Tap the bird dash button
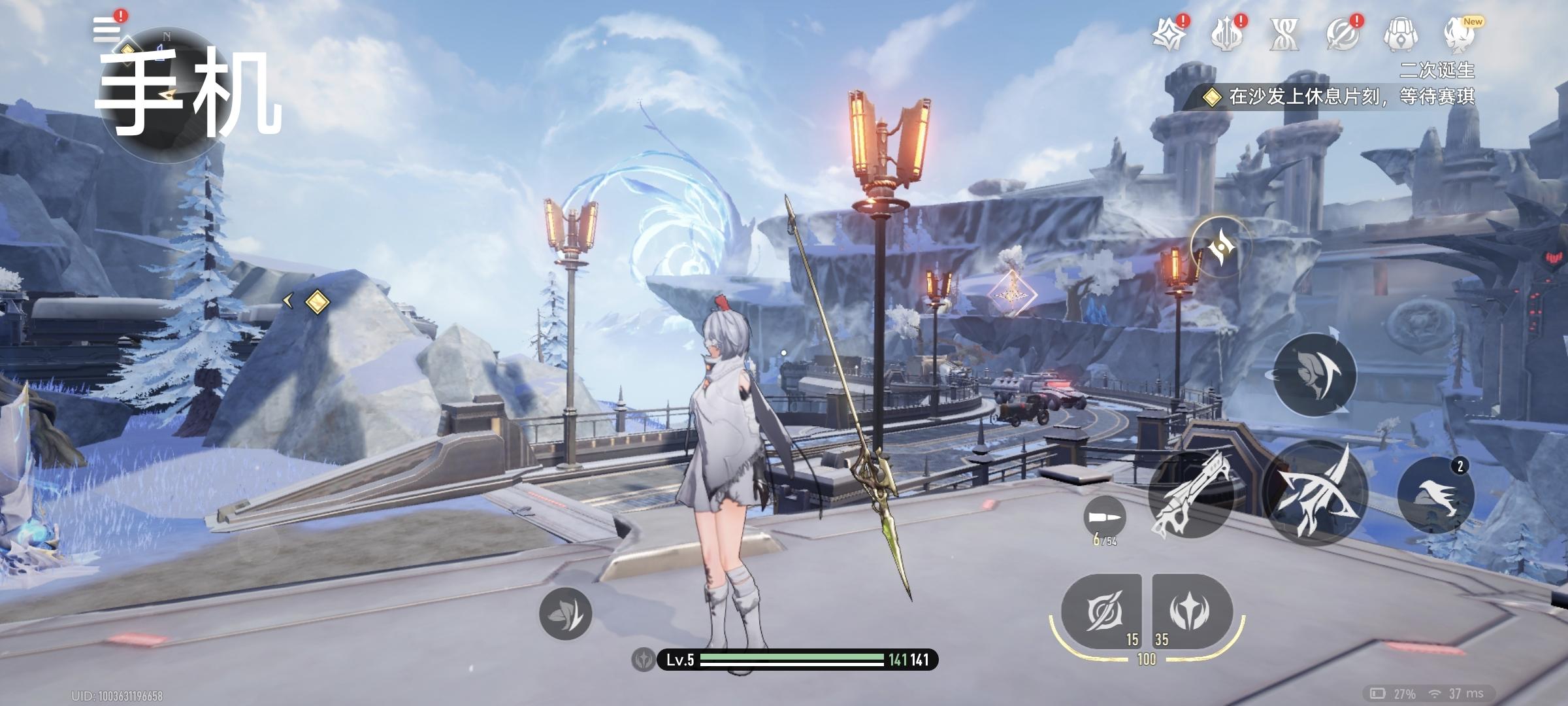Image resolution: width=1568 pixels, height=706 pixels. coord(1435,495)
